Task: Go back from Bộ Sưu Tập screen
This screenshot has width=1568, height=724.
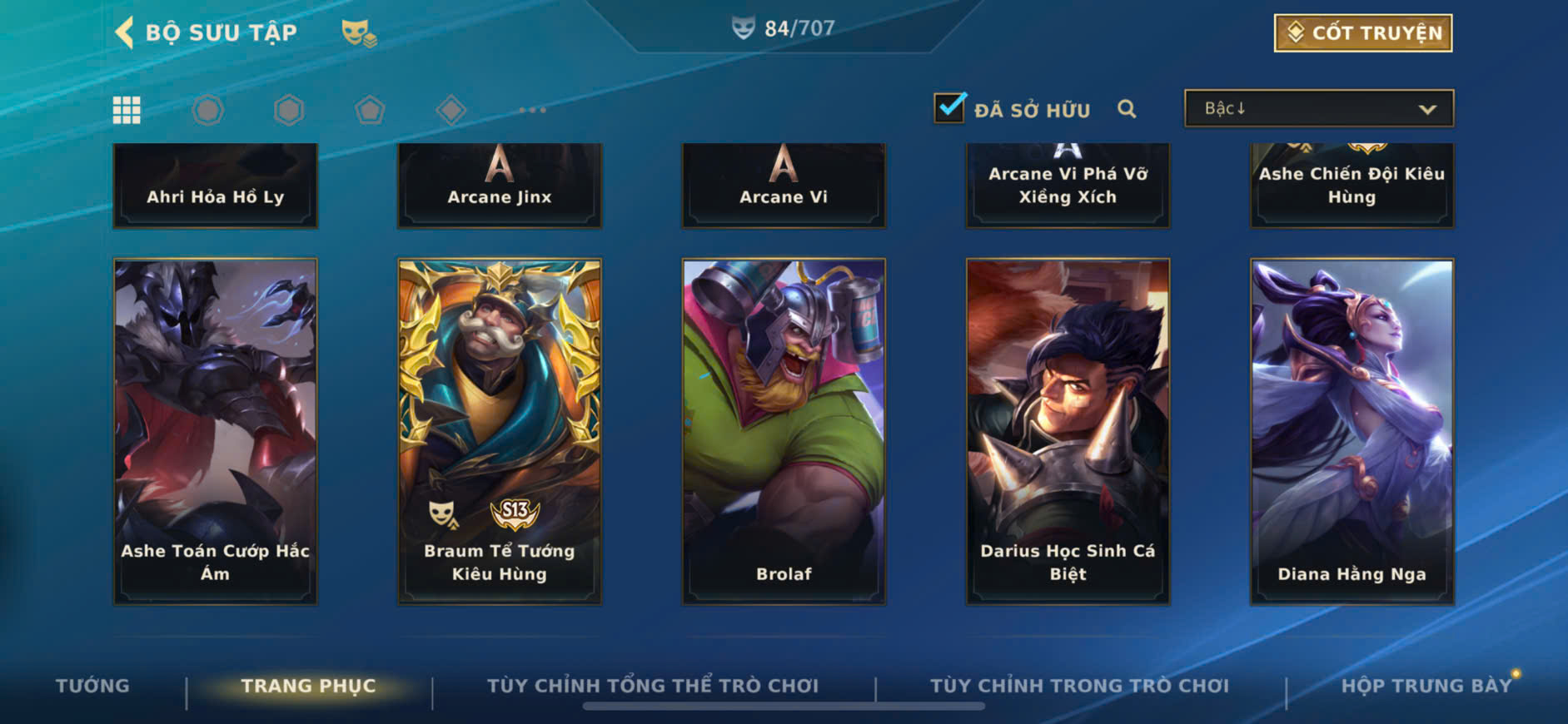Action: tap(125, 32)
